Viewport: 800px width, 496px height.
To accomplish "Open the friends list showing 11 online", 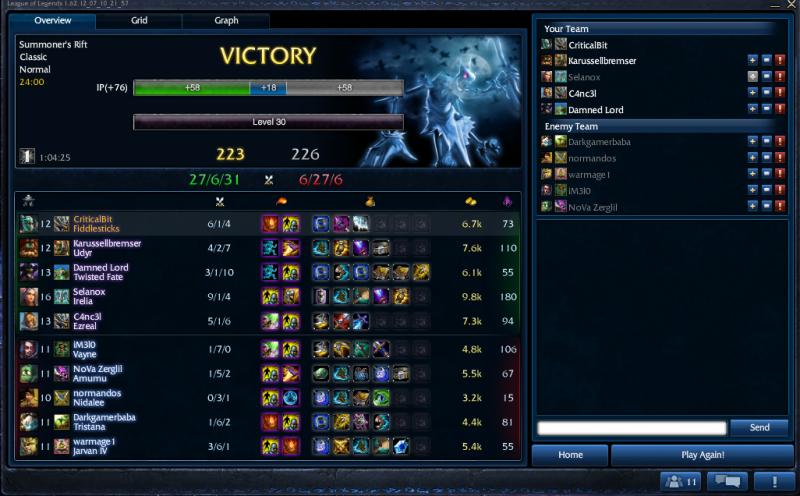I will [x=680, y=482].
